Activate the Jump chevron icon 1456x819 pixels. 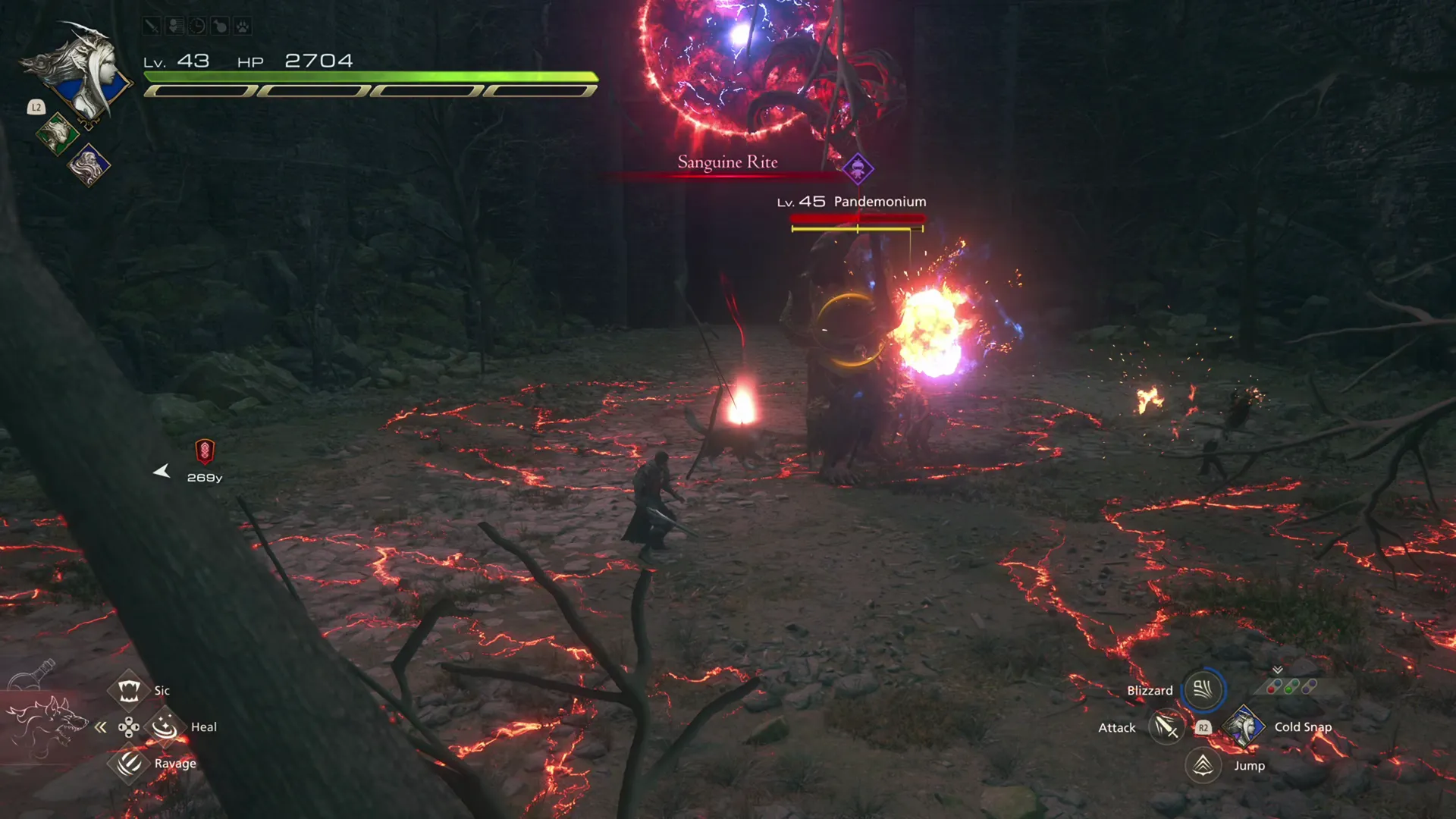pos(1204,765)
